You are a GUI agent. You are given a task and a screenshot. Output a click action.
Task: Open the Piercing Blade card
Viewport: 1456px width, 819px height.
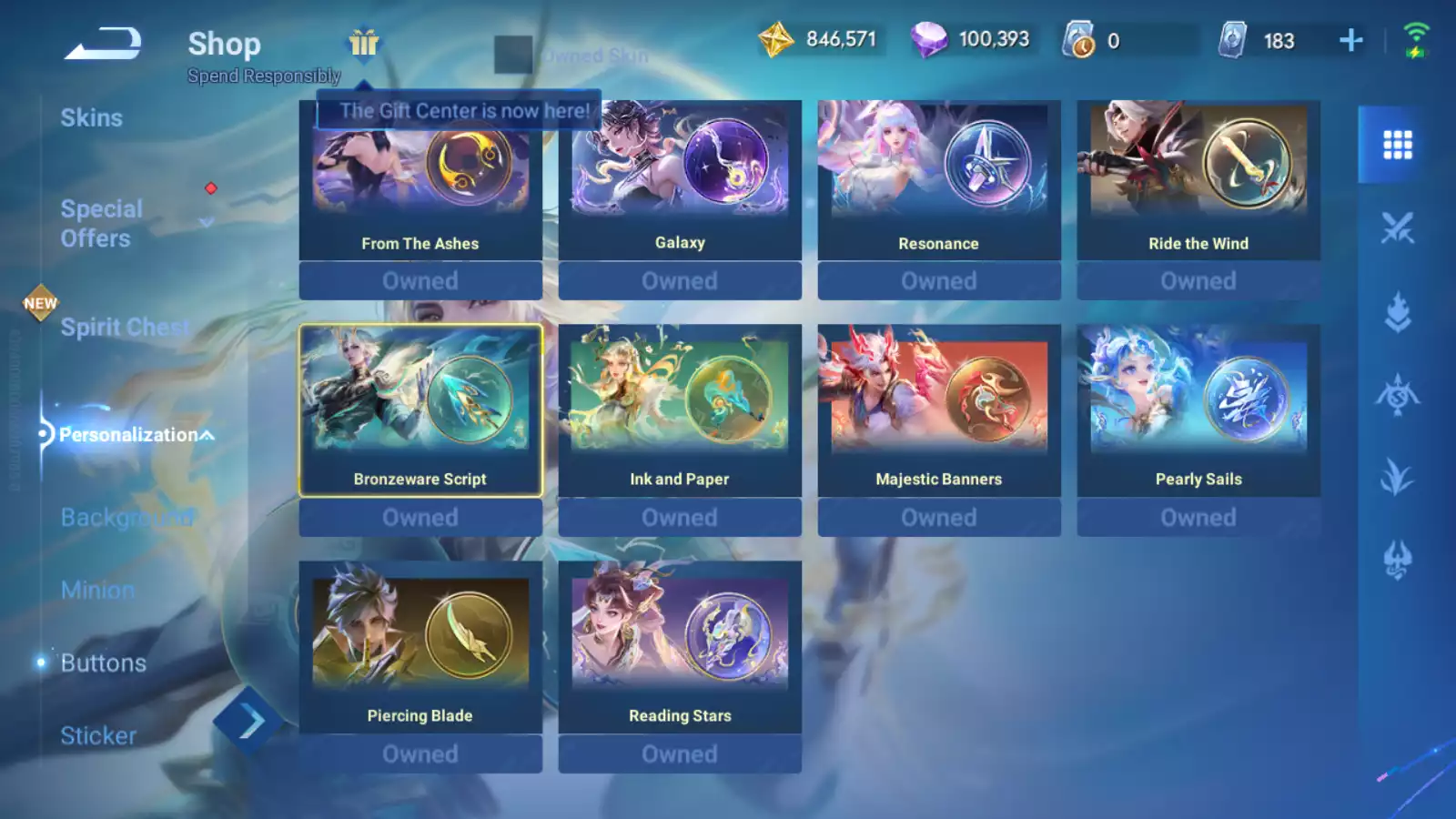tap(420, 647)
